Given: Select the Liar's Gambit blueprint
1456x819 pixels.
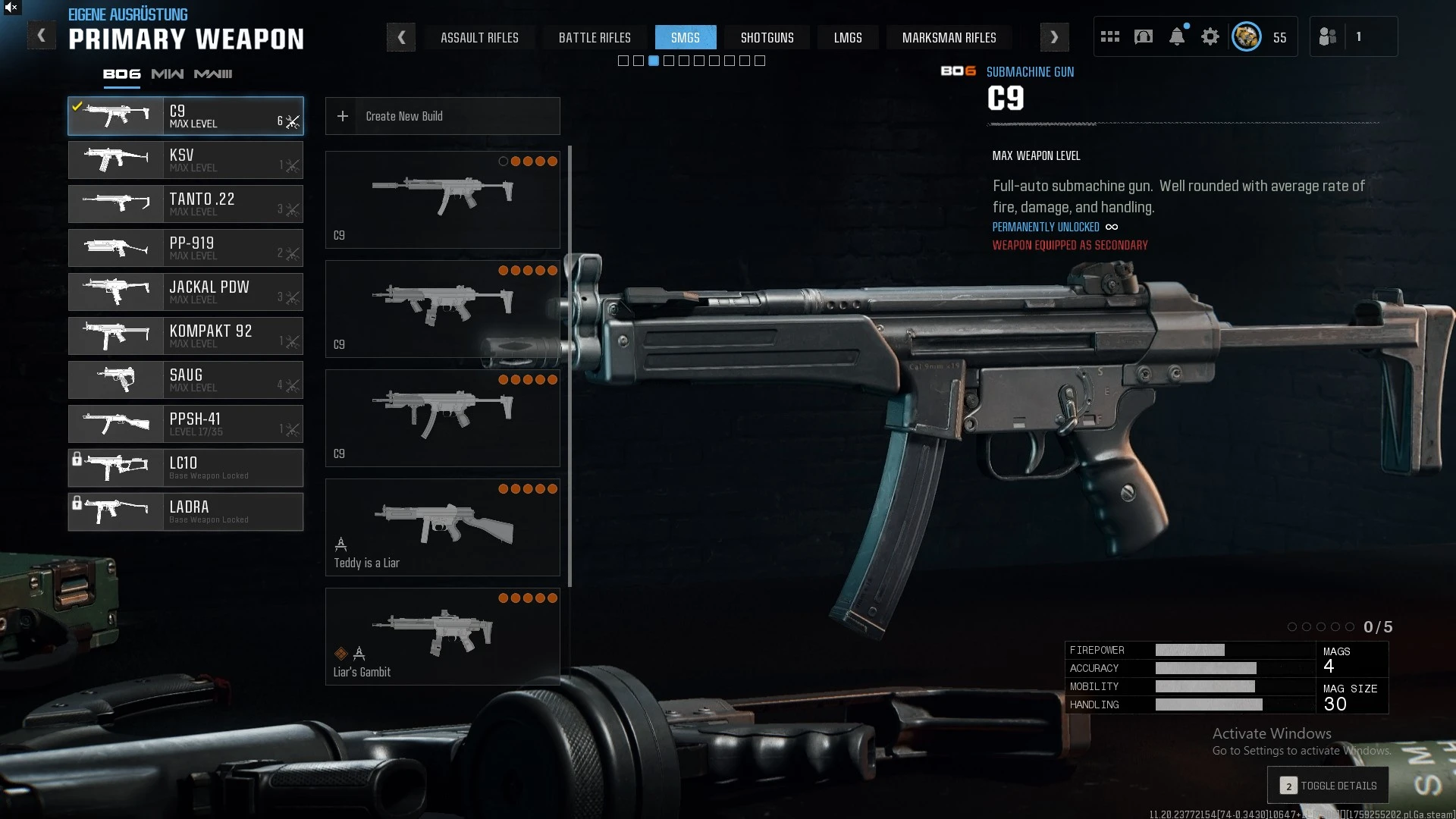Looking at the screenshot, I should [x=442, y=636].
